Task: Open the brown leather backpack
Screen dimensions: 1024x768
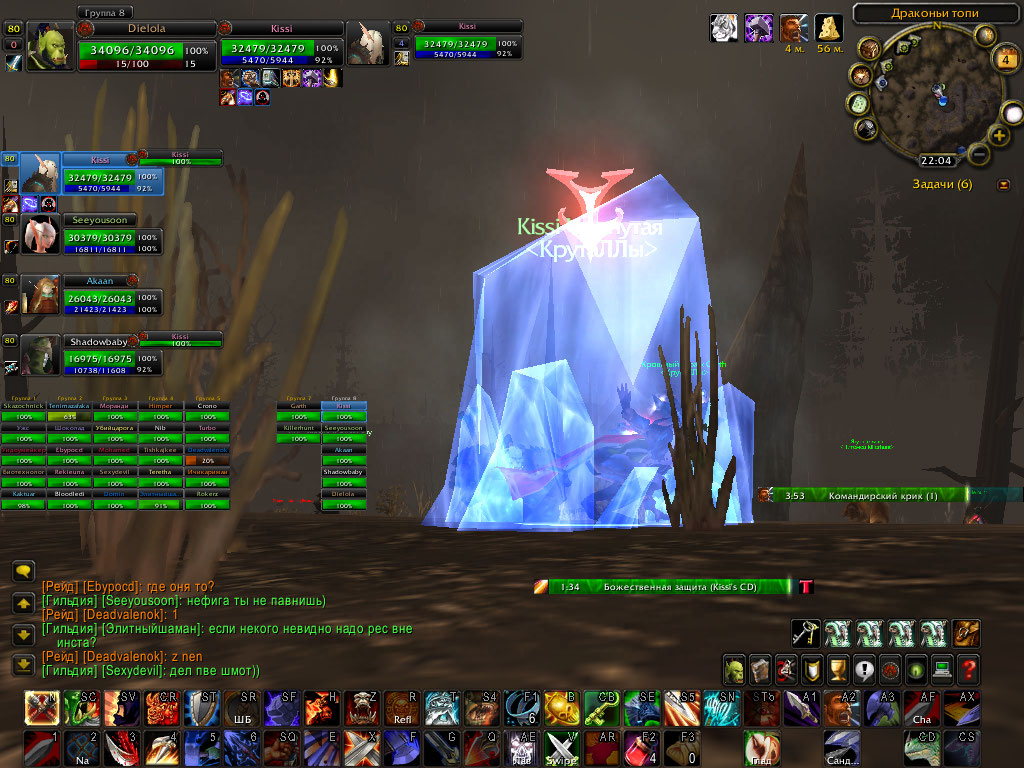Action: coord(967,633)
